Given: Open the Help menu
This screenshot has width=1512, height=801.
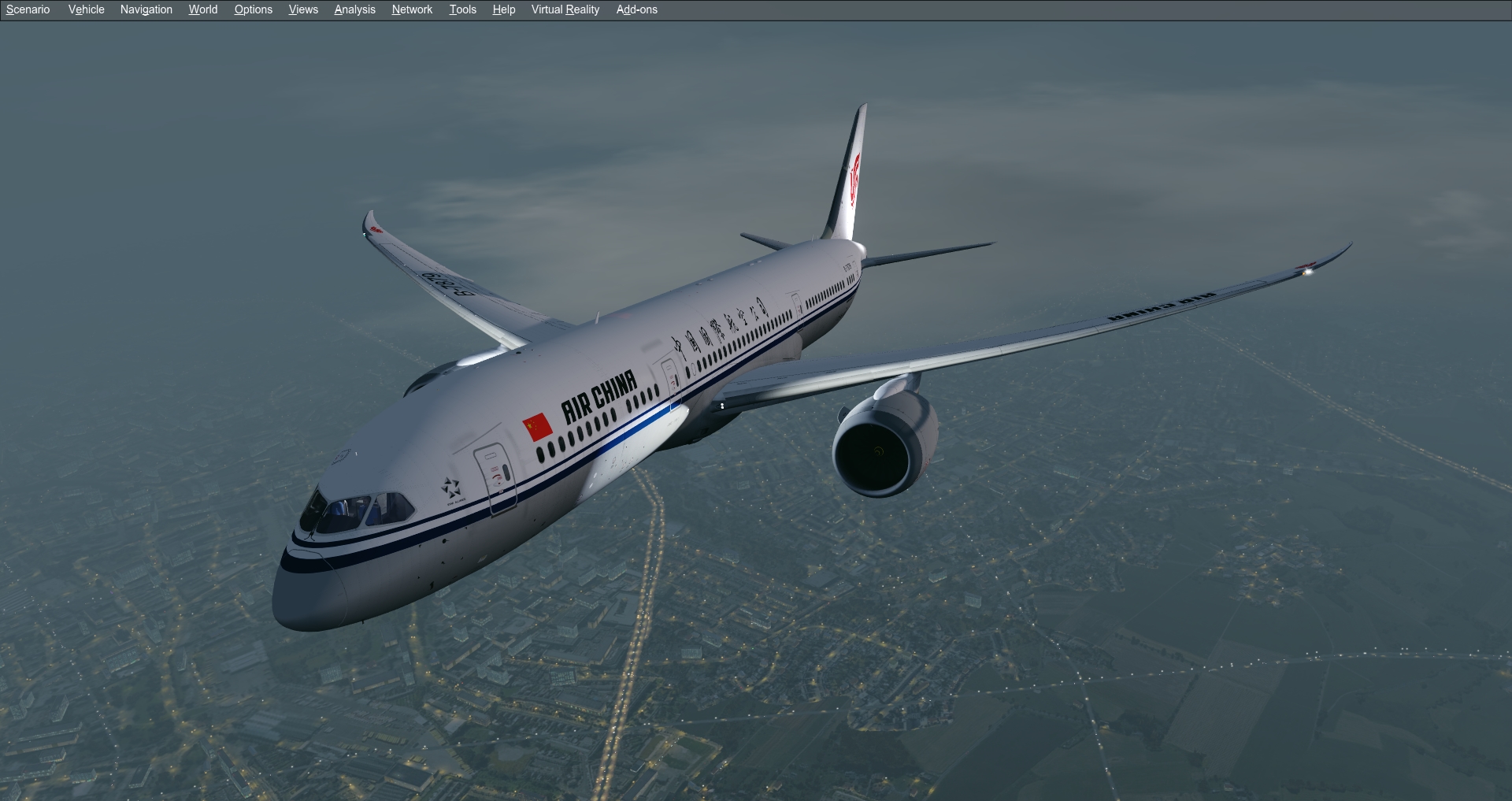Looking at the screenshot, I should (x=503, y=9).
